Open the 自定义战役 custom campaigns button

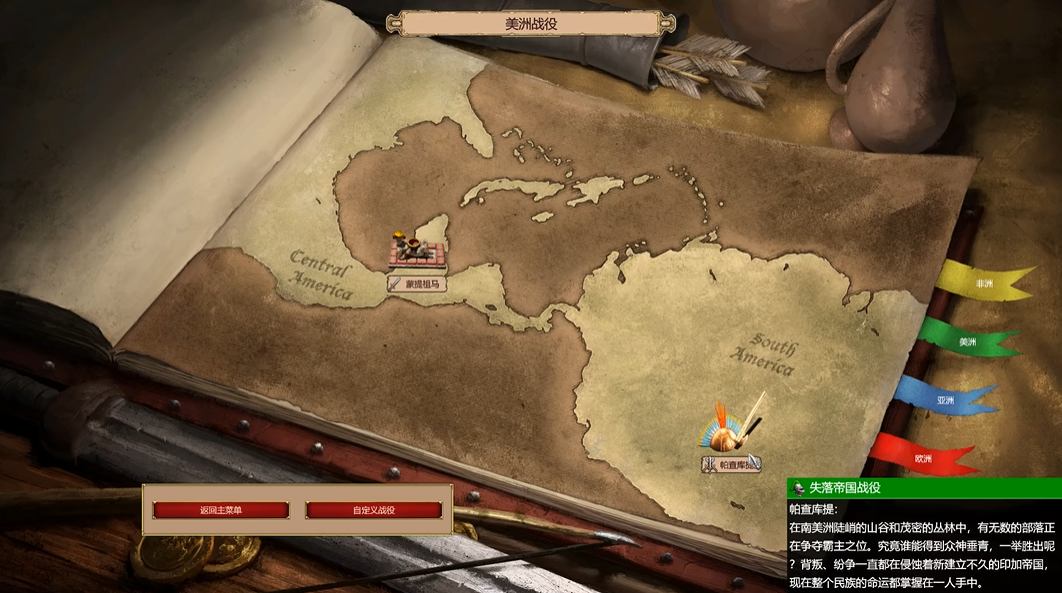(x=374, y=510)
